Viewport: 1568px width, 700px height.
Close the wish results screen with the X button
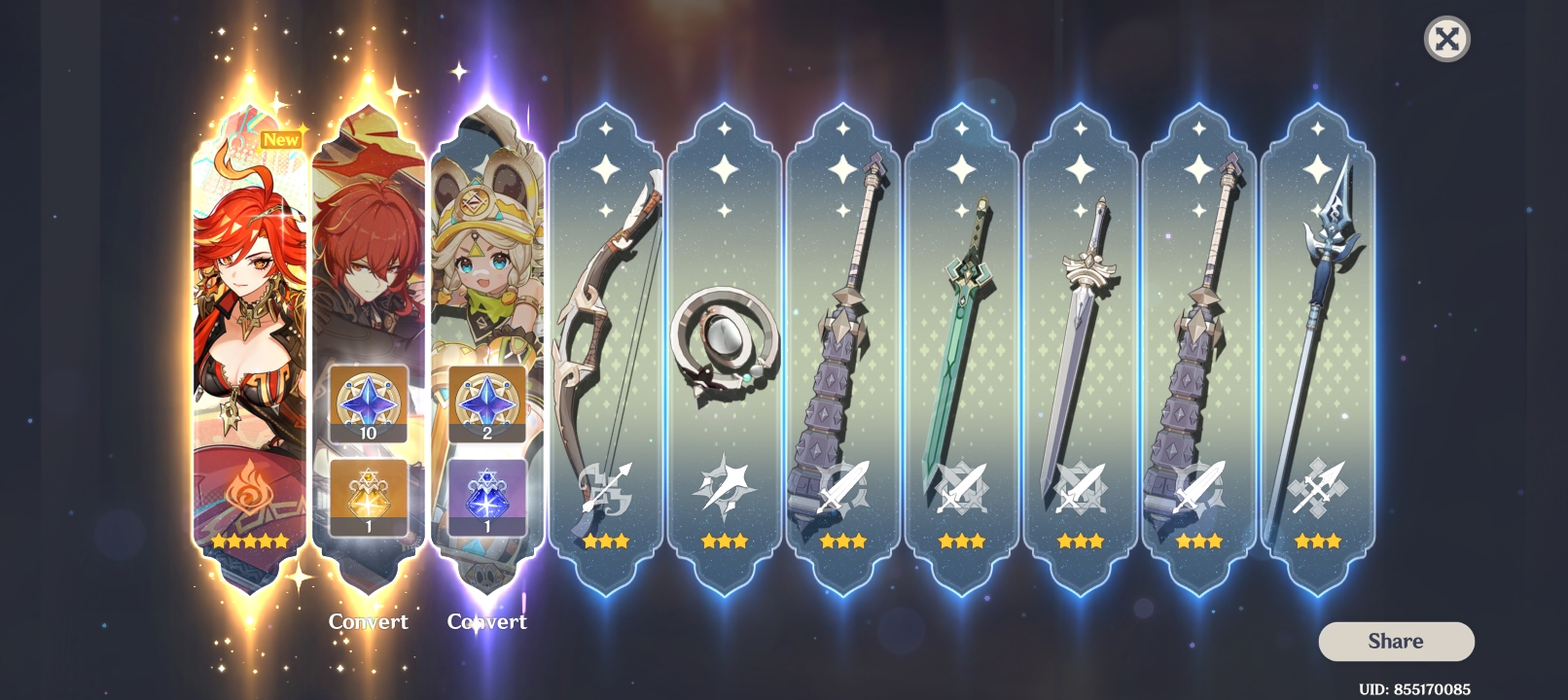1447,39
